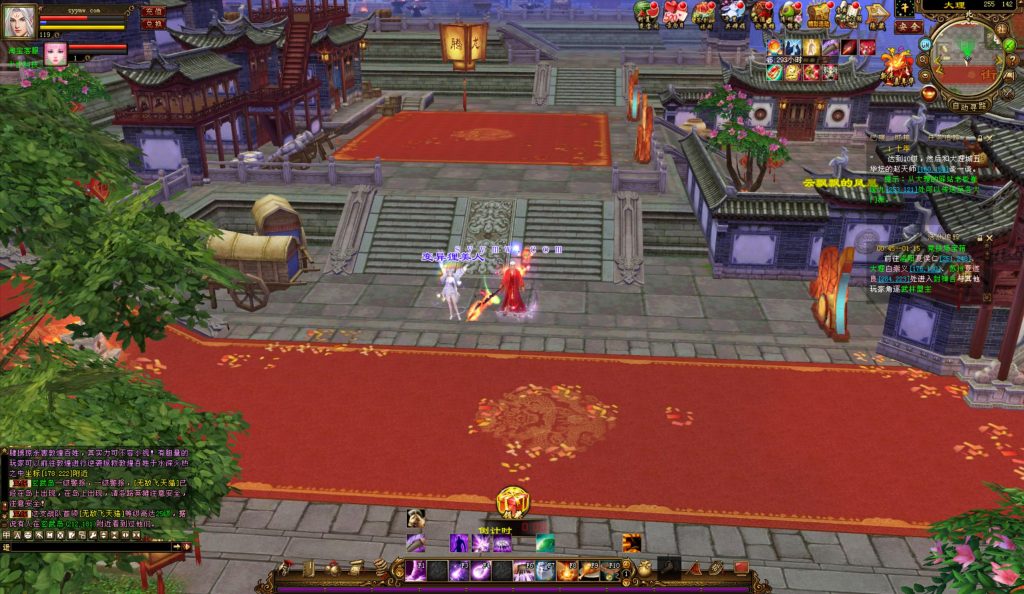1024x594 pixels.
Task: Click the 安全 security button
Action: [909, 27]
